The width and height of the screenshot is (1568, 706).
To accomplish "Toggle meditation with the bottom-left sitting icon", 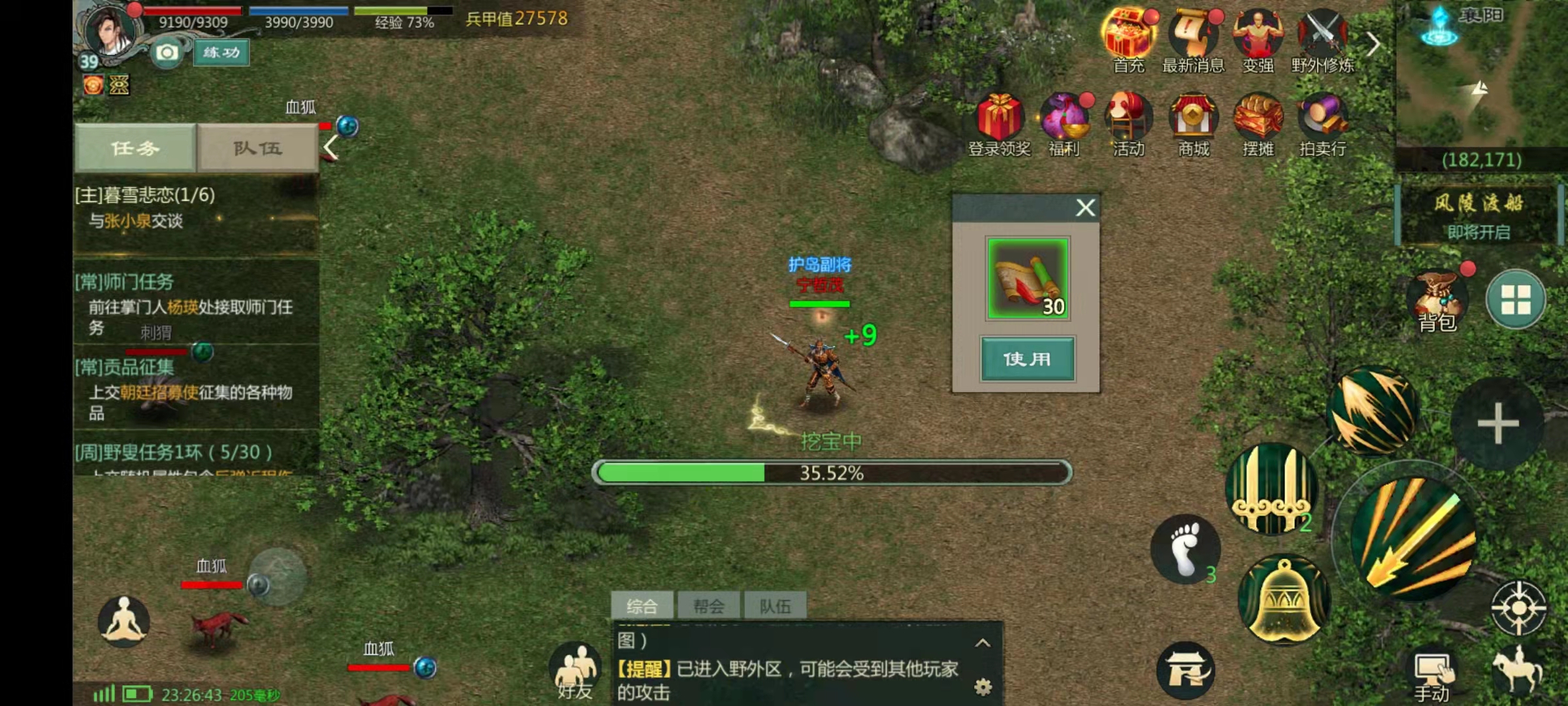I will tap(124, 621).
